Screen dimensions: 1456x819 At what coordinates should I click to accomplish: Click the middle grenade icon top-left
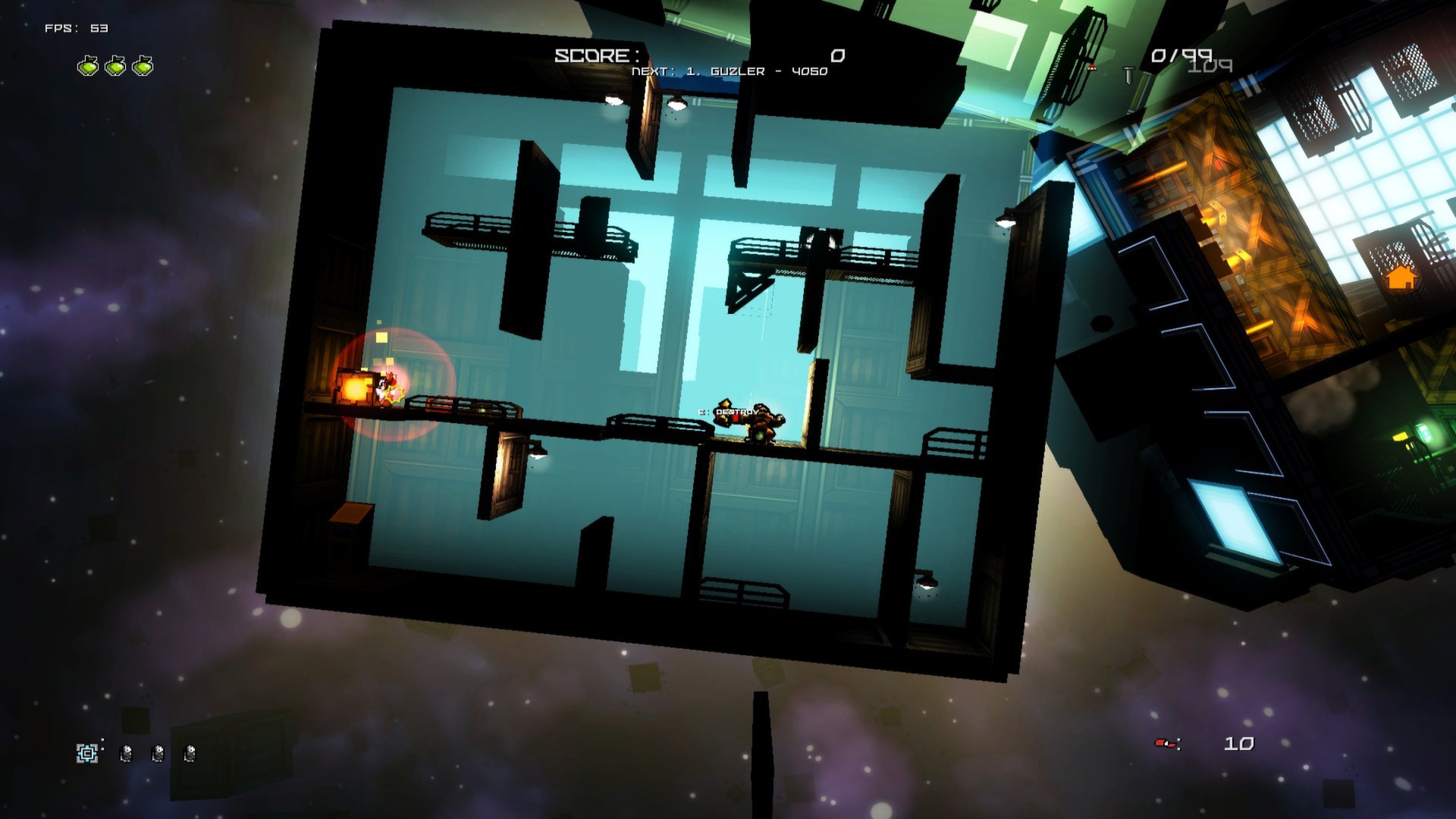pos(116,66)
